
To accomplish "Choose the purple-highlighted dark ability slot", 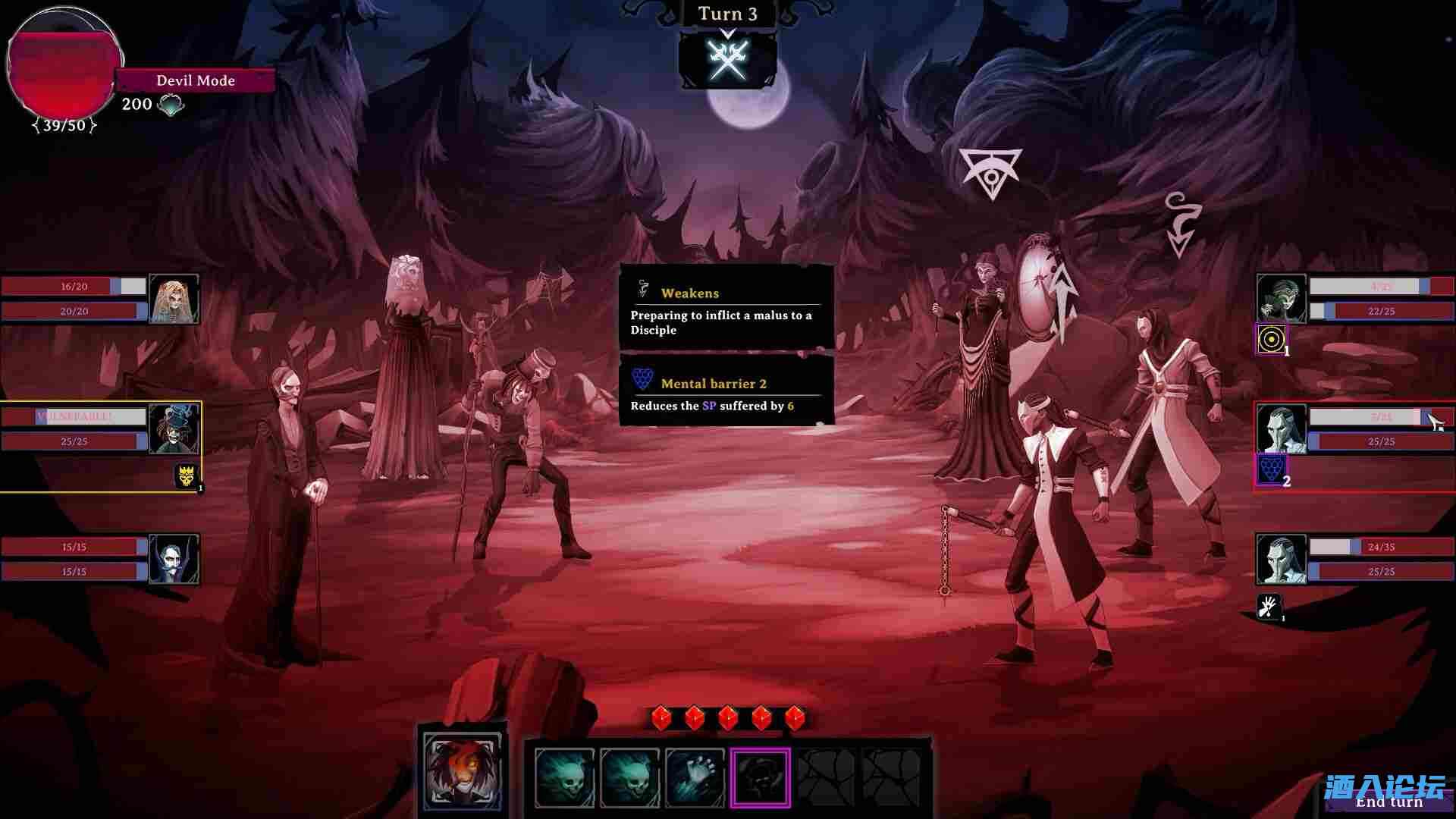I will [761, 777].
